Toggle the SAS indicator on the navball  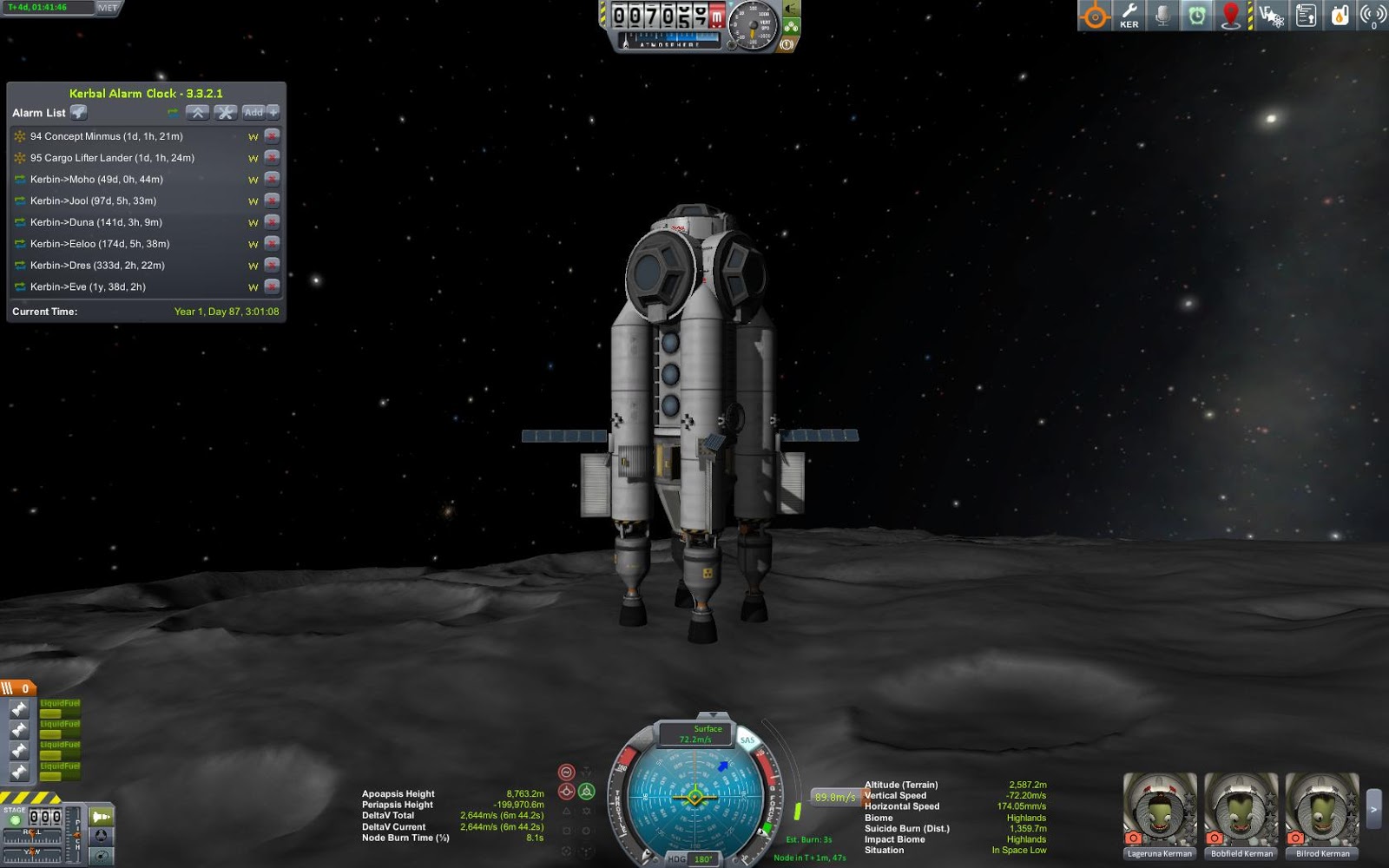point(747,740)
